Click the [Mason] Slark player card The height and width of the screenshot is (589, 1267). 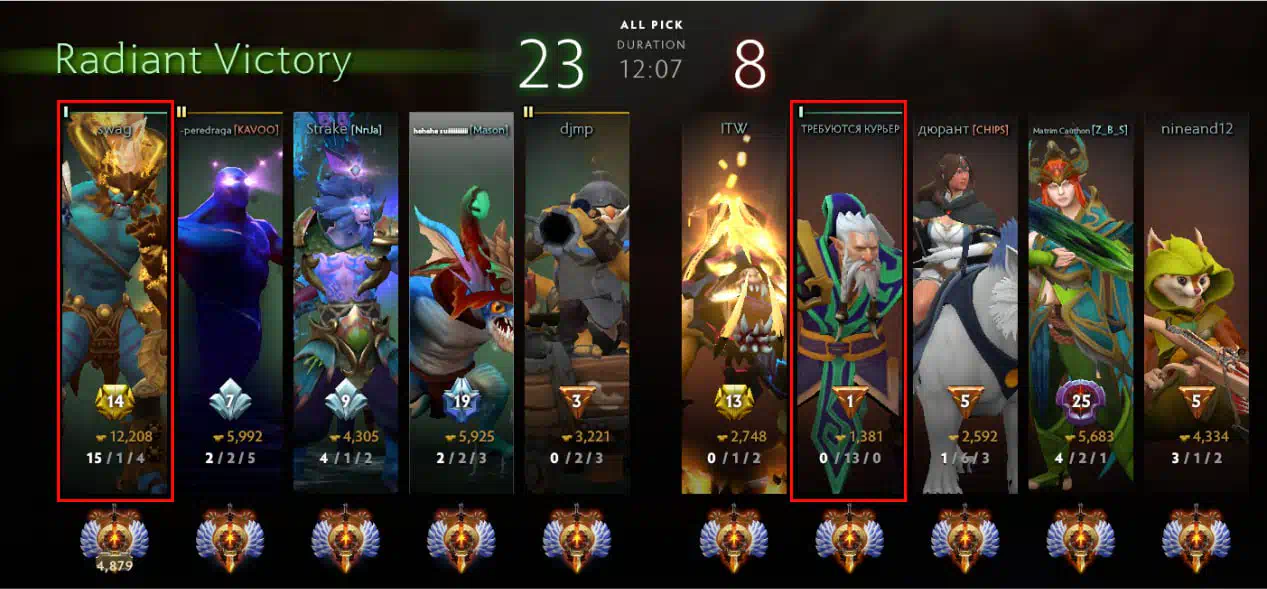(461, 300)
